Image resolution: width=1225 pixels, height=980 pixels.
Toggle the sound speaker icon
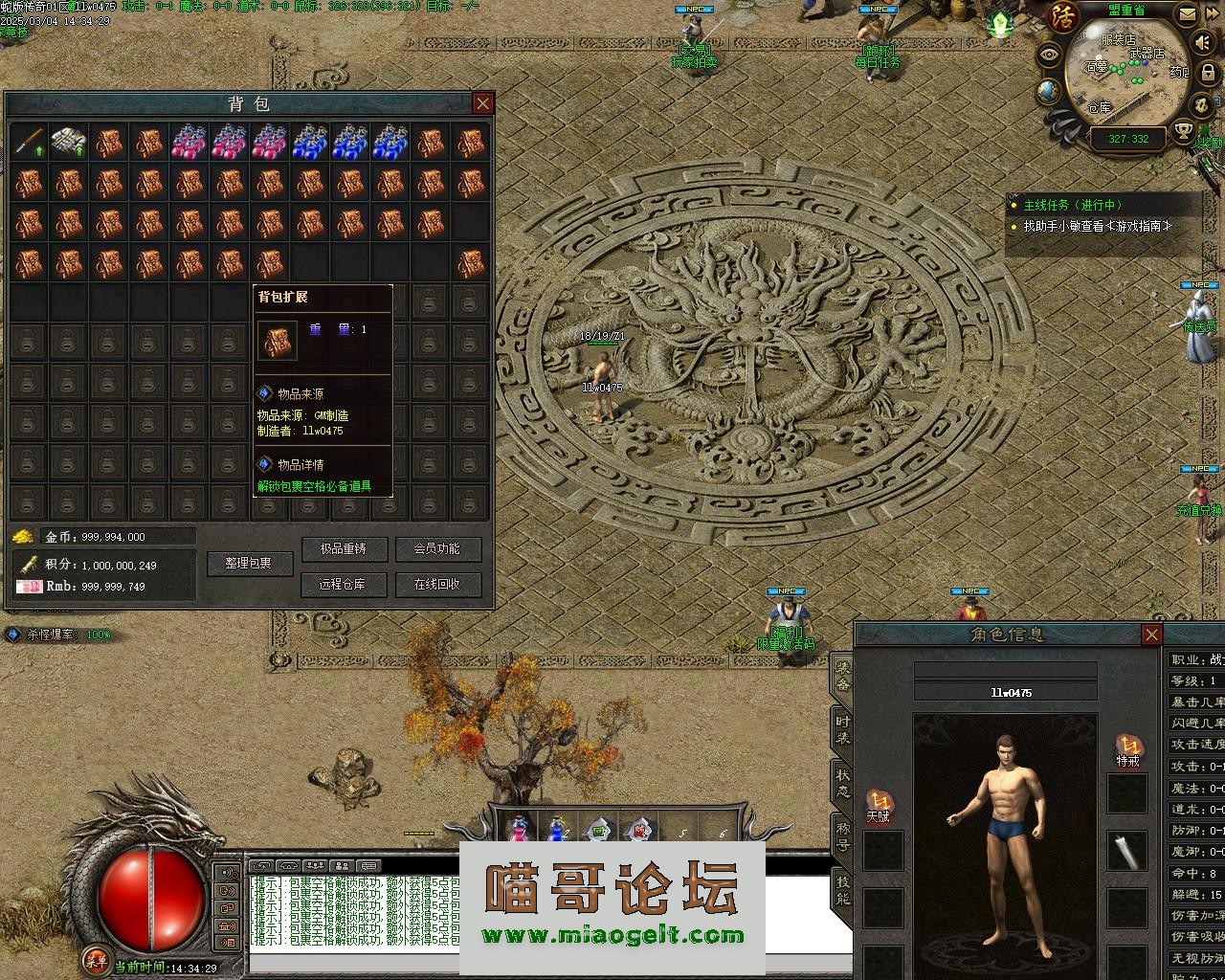pyautogui.click(x=1202, y=43)
